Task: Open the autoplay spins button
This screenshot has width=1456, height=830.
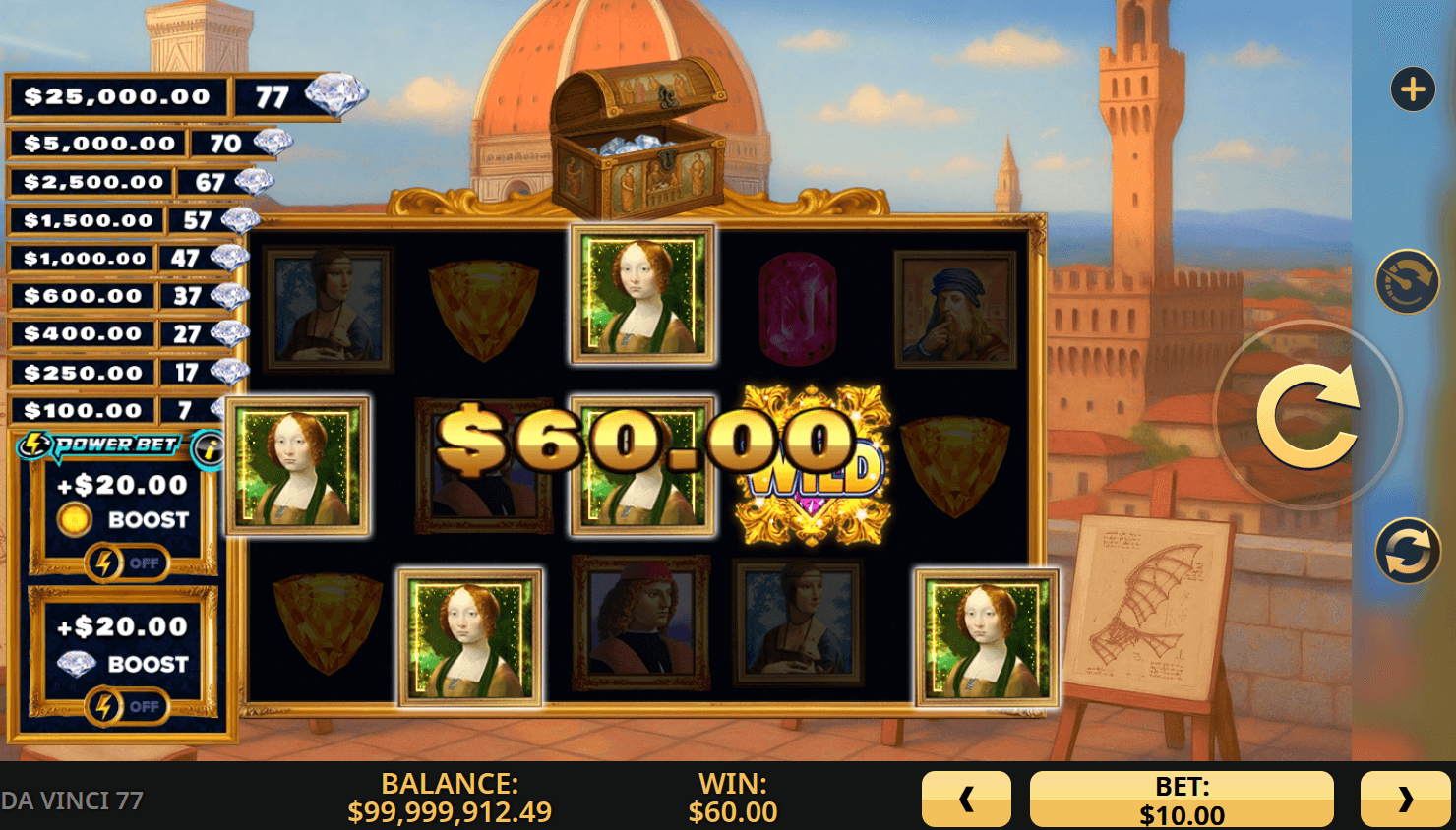Action: coord(1407,551)
